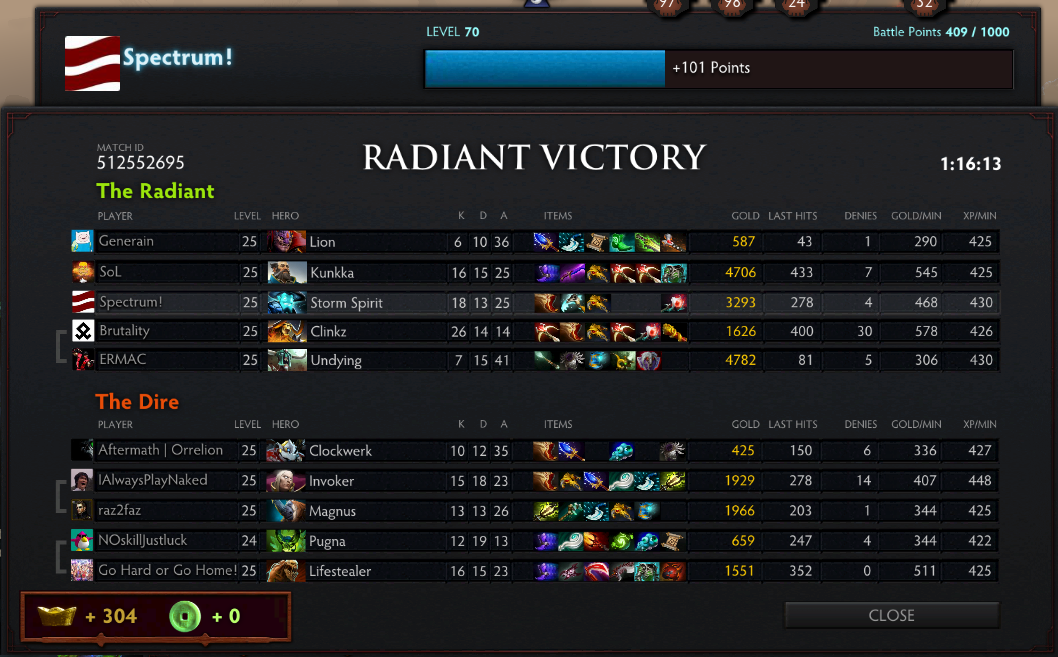
Task: Close the post-match scoreboard
Action: pyautogui.click(x=891, y=615)
